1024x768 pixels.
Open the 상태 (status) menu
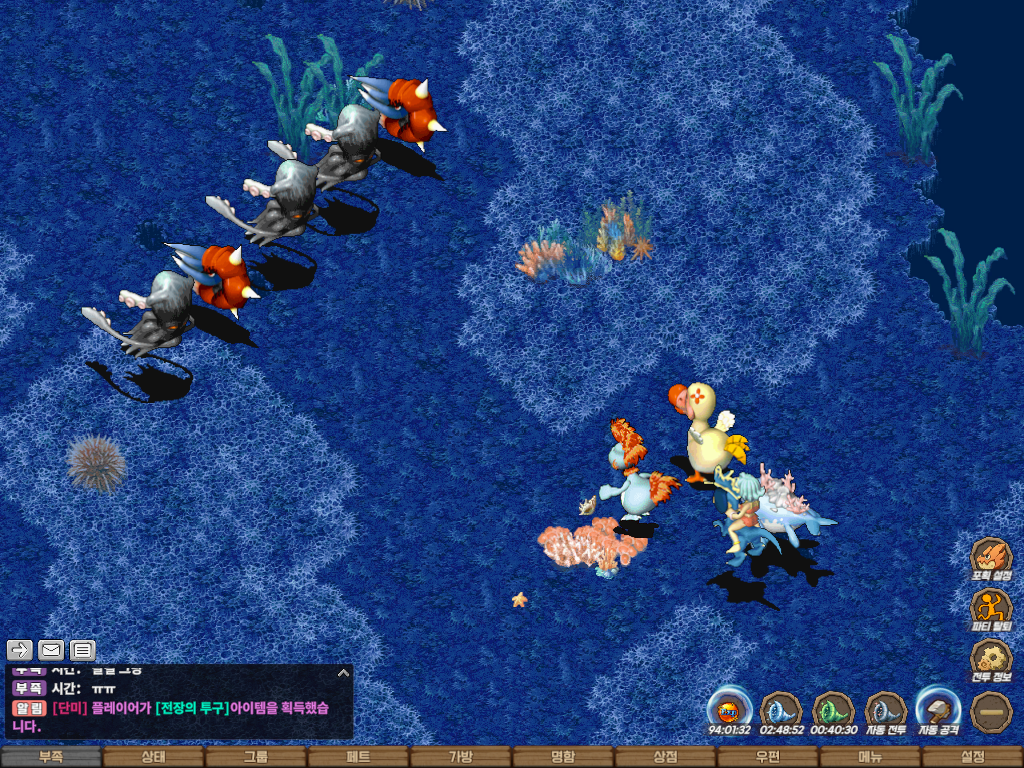(x=153, y=757)
